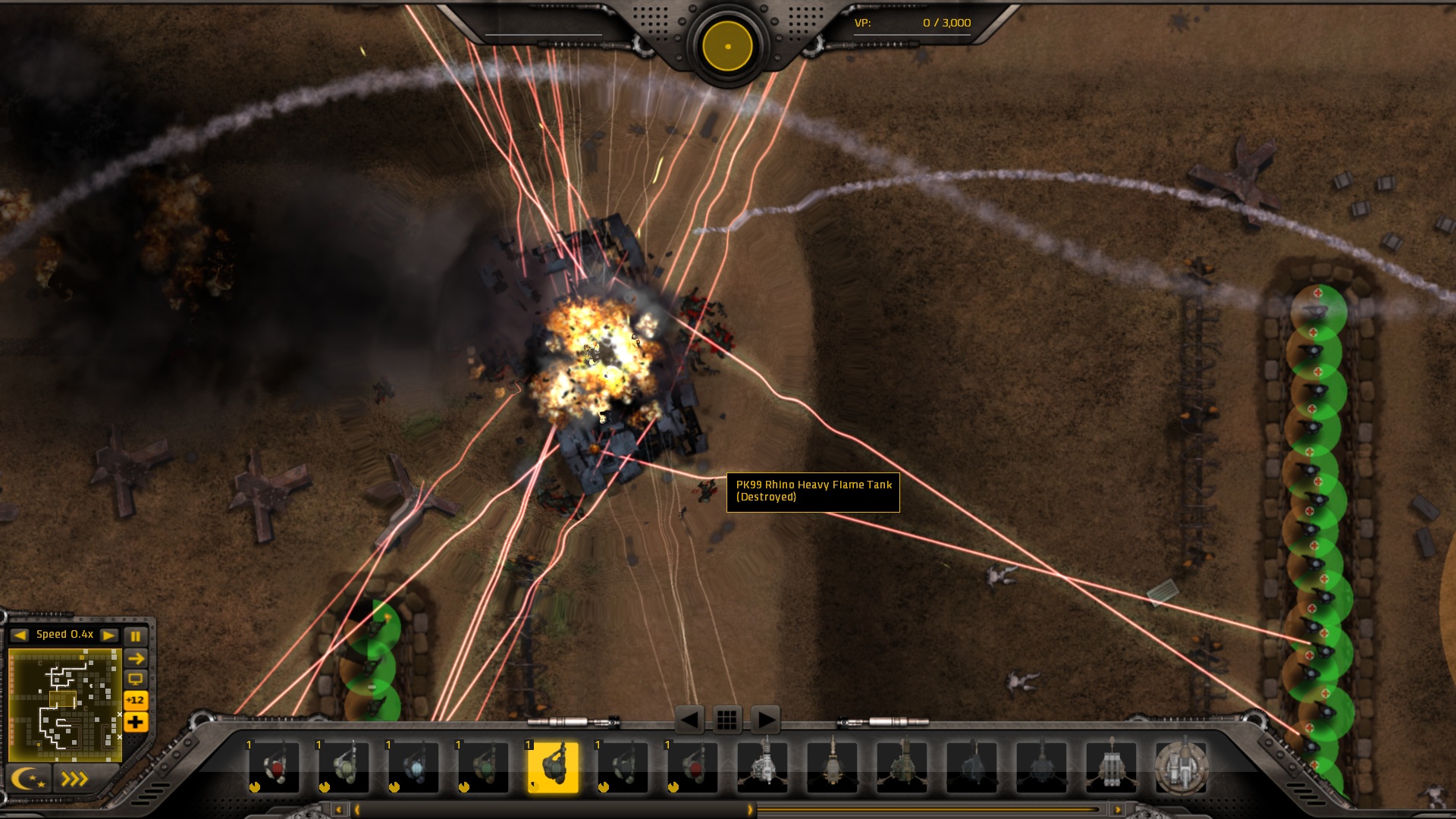
Task: Click the next page triangle above the unit bar
Action: pyautogui.click(x=765, y=719)
